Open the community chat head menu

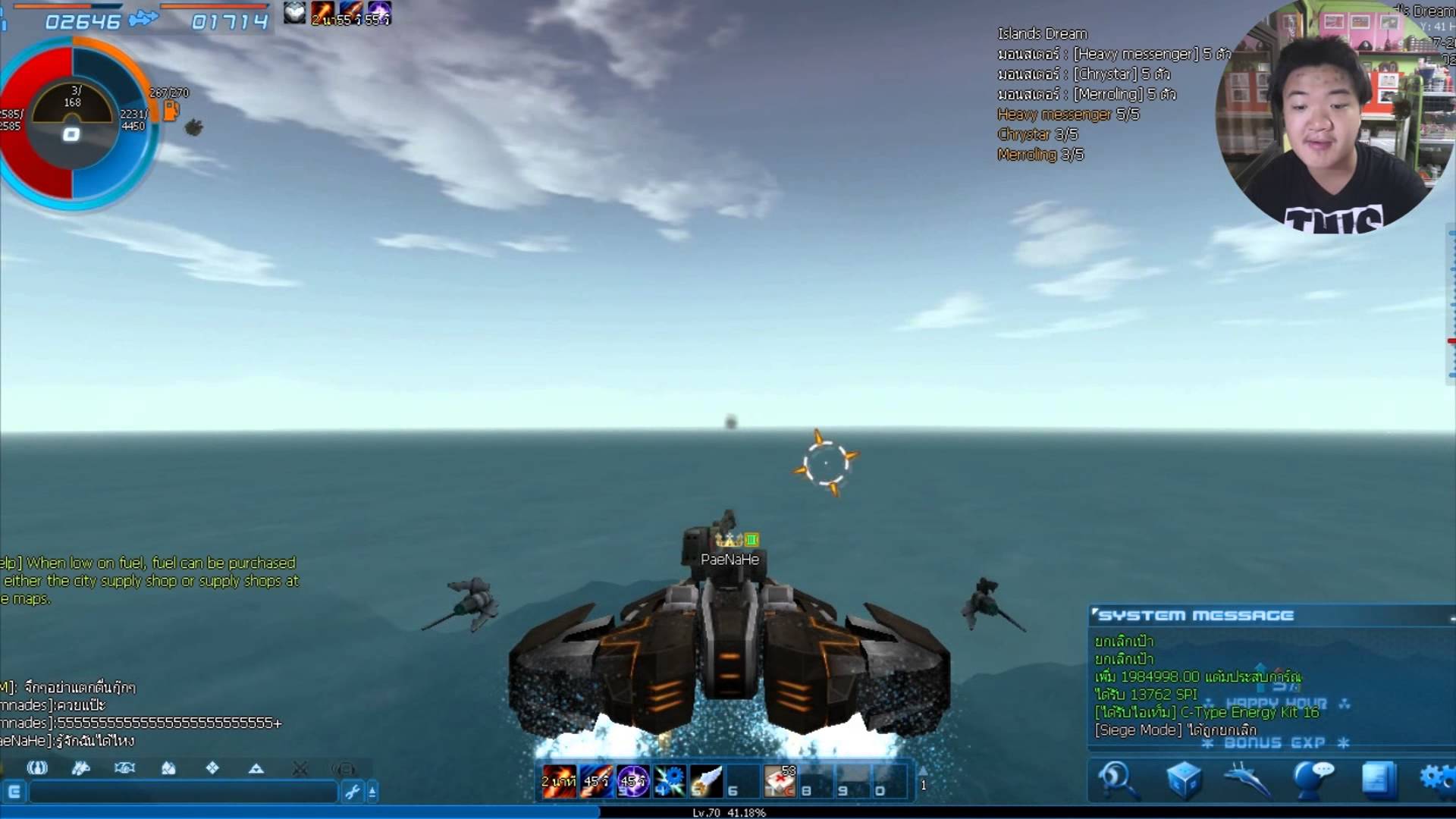pos(1313,780)
